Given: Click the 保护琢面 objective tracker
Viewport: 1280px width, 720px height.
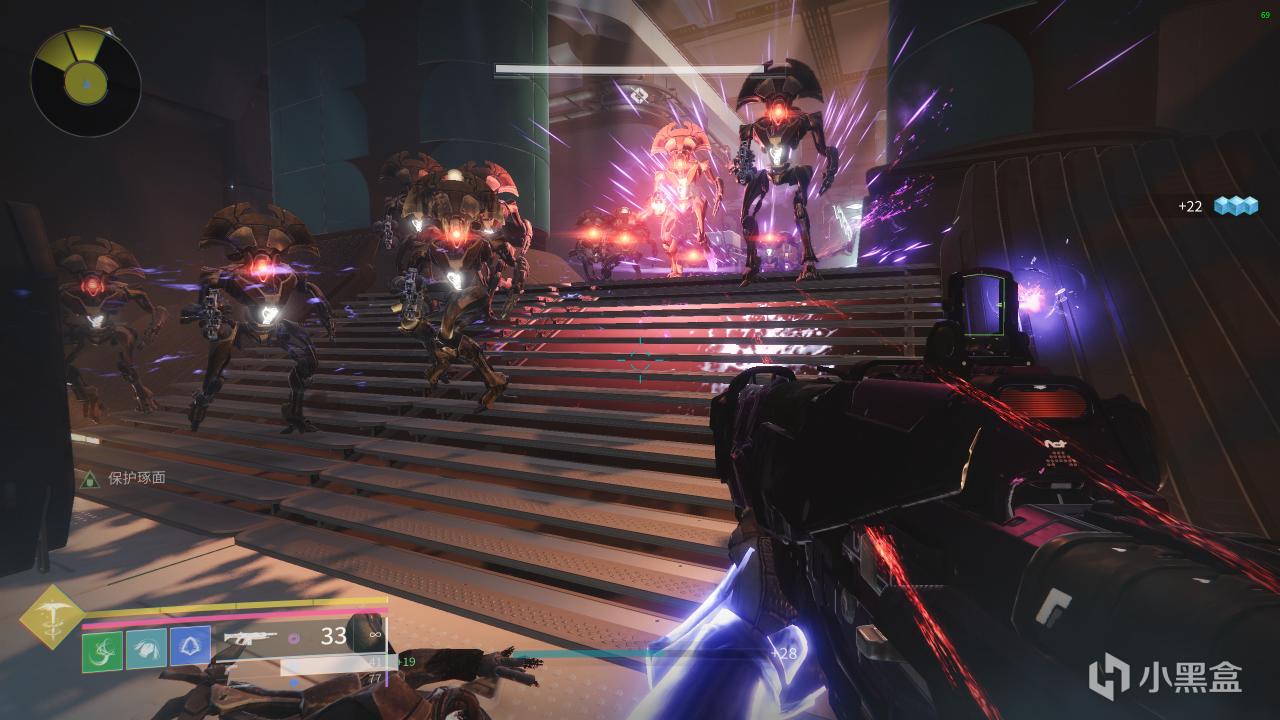Looking at the screenshot, I should 124,478.
